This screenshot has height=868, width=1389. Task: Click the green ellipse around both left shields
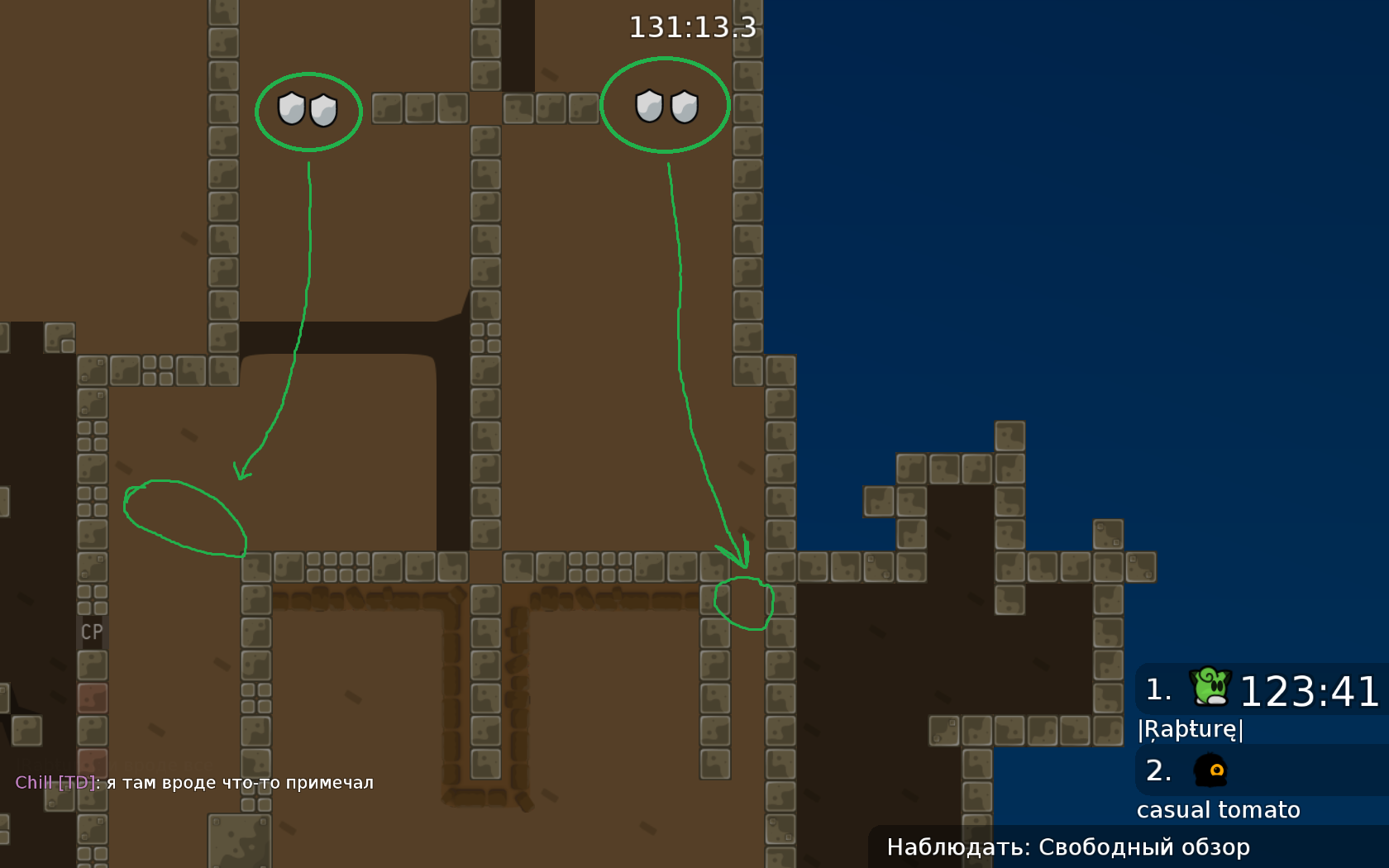pos(308,113)
